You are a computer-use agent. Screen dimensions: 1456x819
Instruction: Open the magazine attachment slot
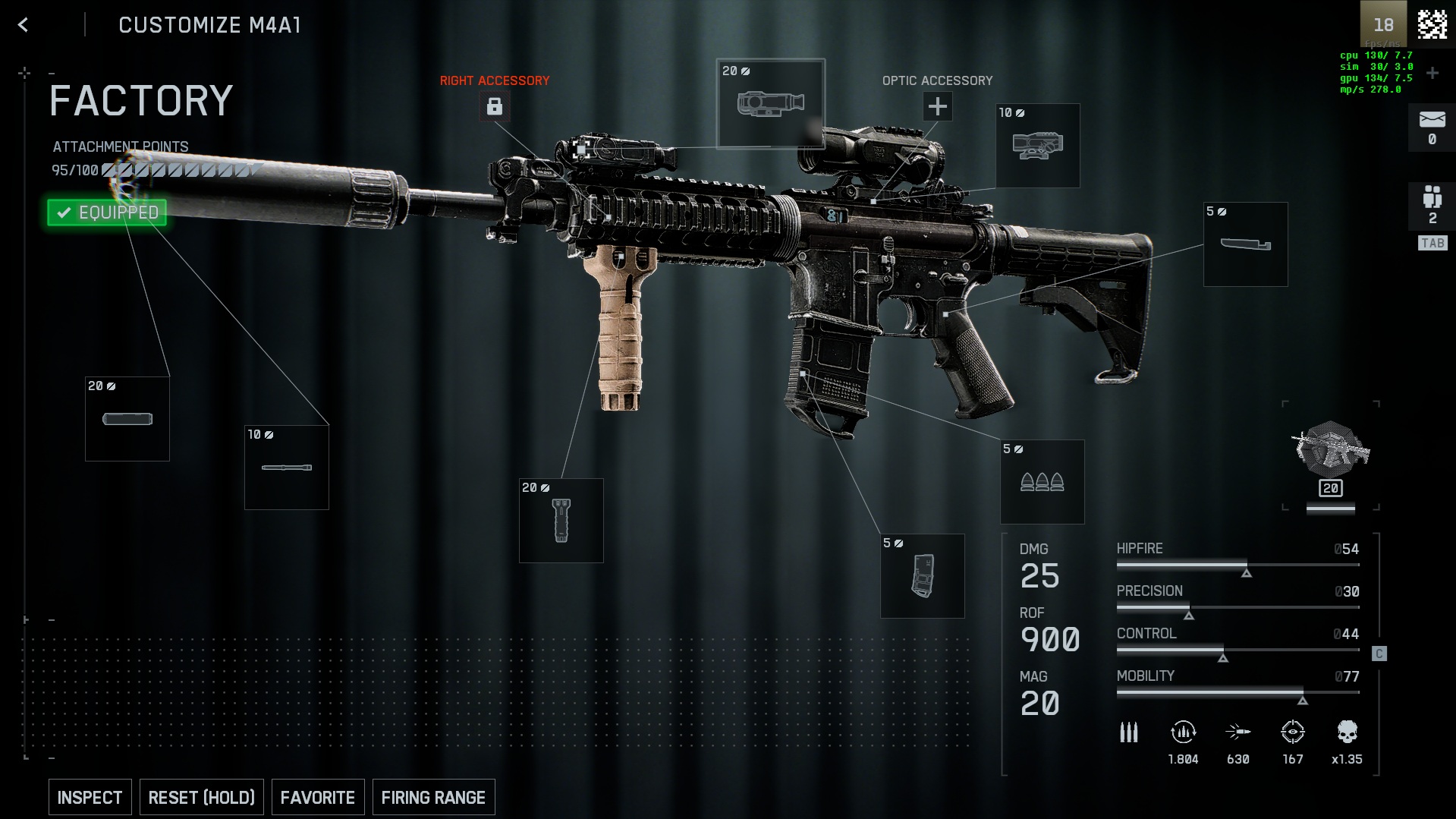923,576
